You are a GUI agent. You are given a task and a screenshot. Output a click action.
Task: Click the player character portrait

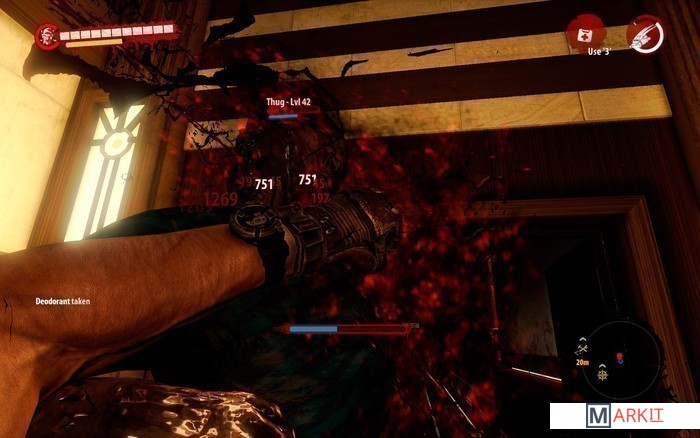pos(46,36)
